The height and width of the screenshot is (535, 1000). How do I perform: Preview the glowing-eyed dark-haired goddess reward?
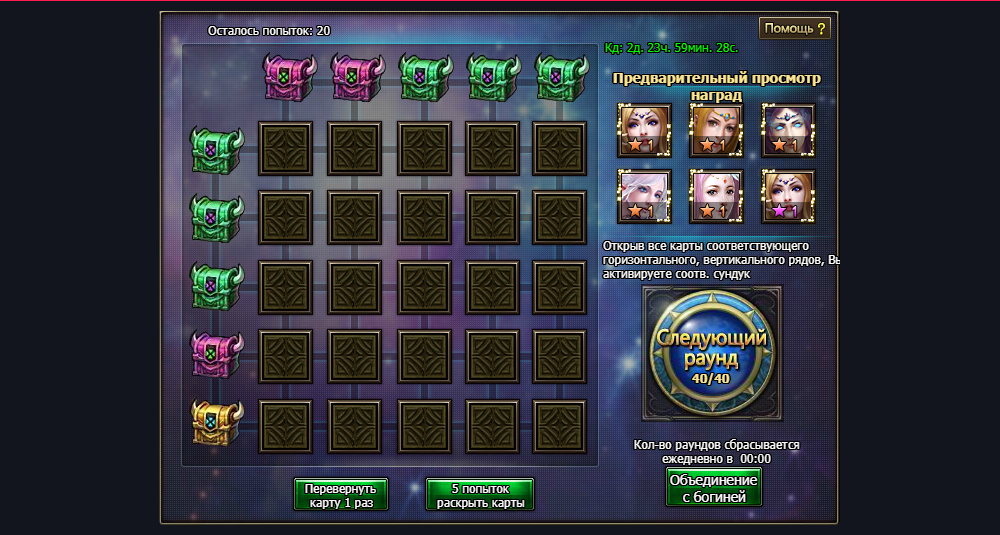coord(788,130)
